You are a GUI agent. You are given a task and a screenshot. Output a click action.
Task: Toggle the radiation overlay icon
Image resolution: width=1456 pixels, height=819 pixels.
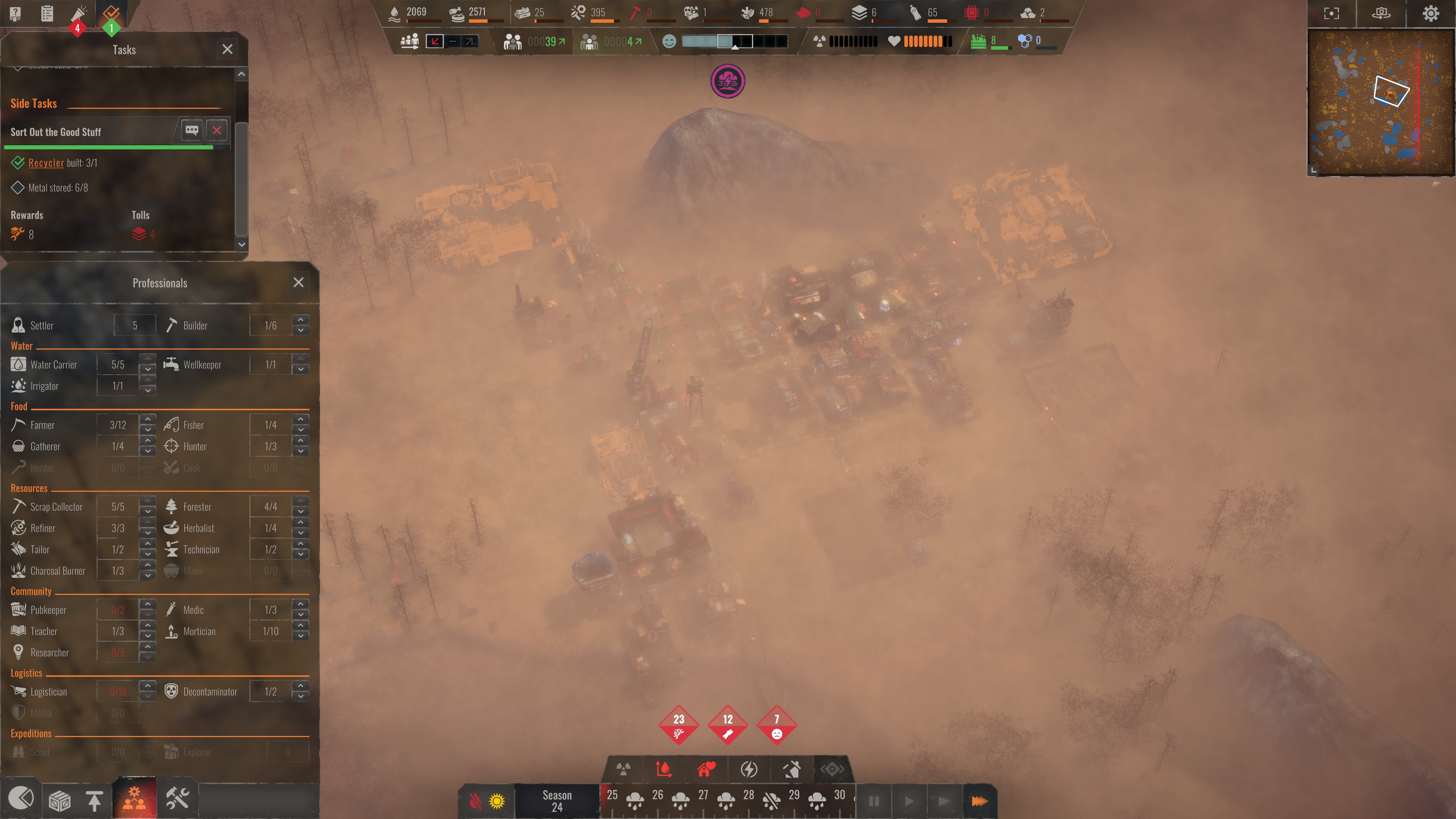(x=623, y=769)
